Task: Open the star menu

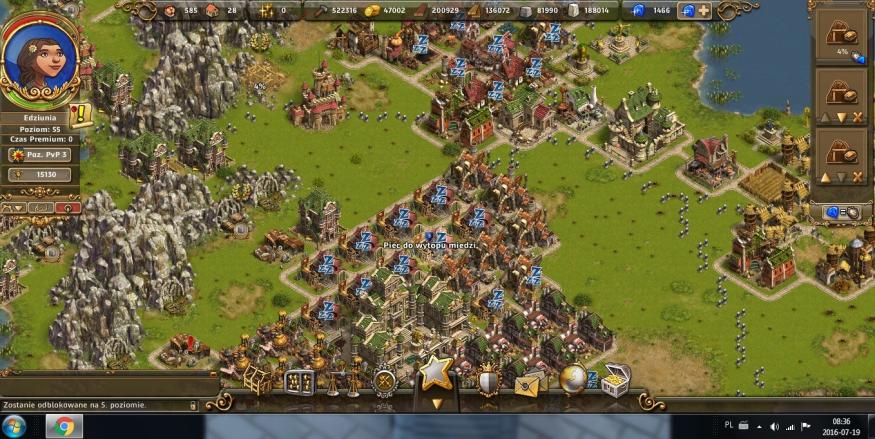Action: [x=435, y=372]
